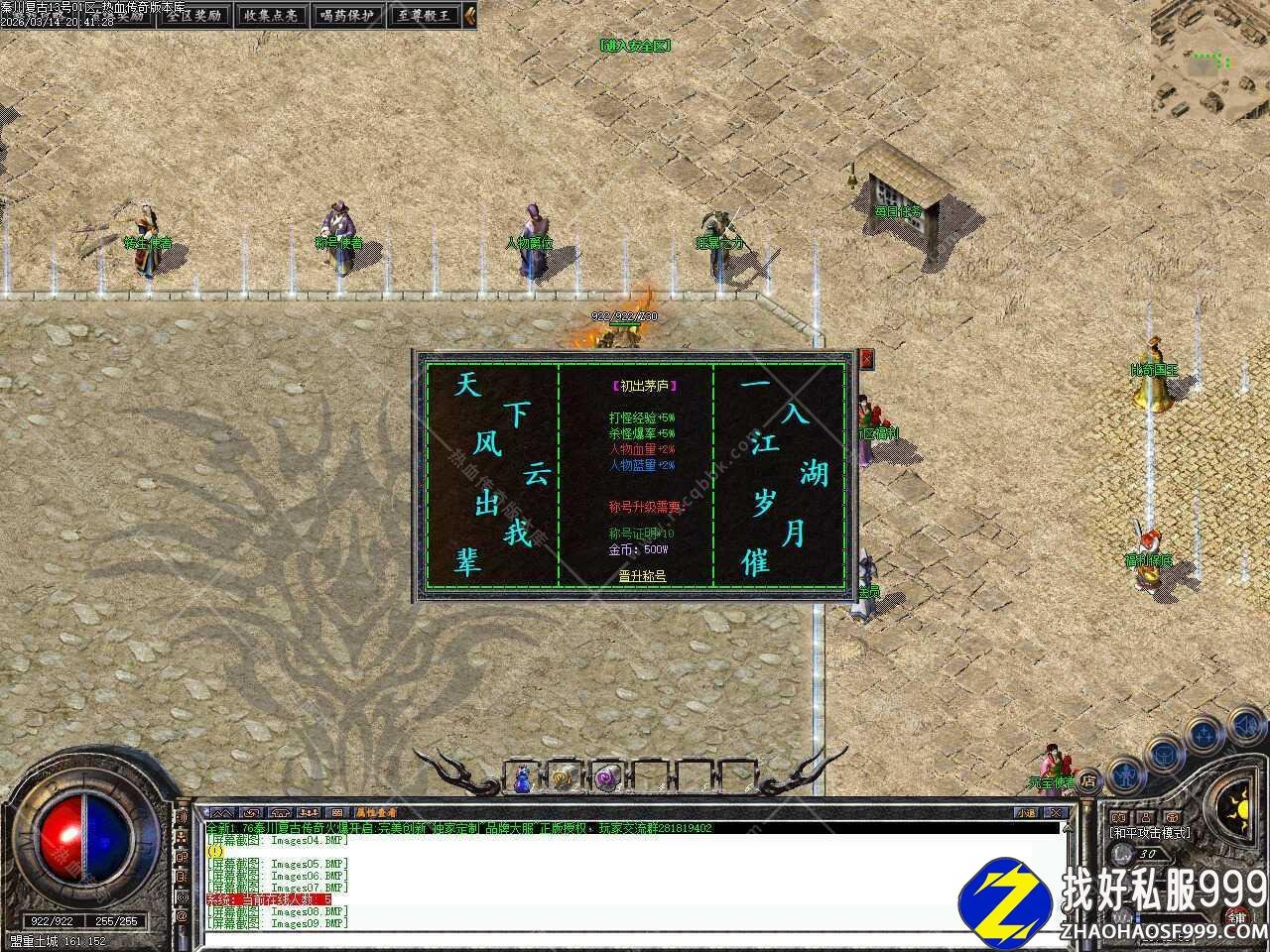Open the 至尊假王 button
Image resolution: width=1270 pixels, height=952 pixels.
(x=424, y=15)
